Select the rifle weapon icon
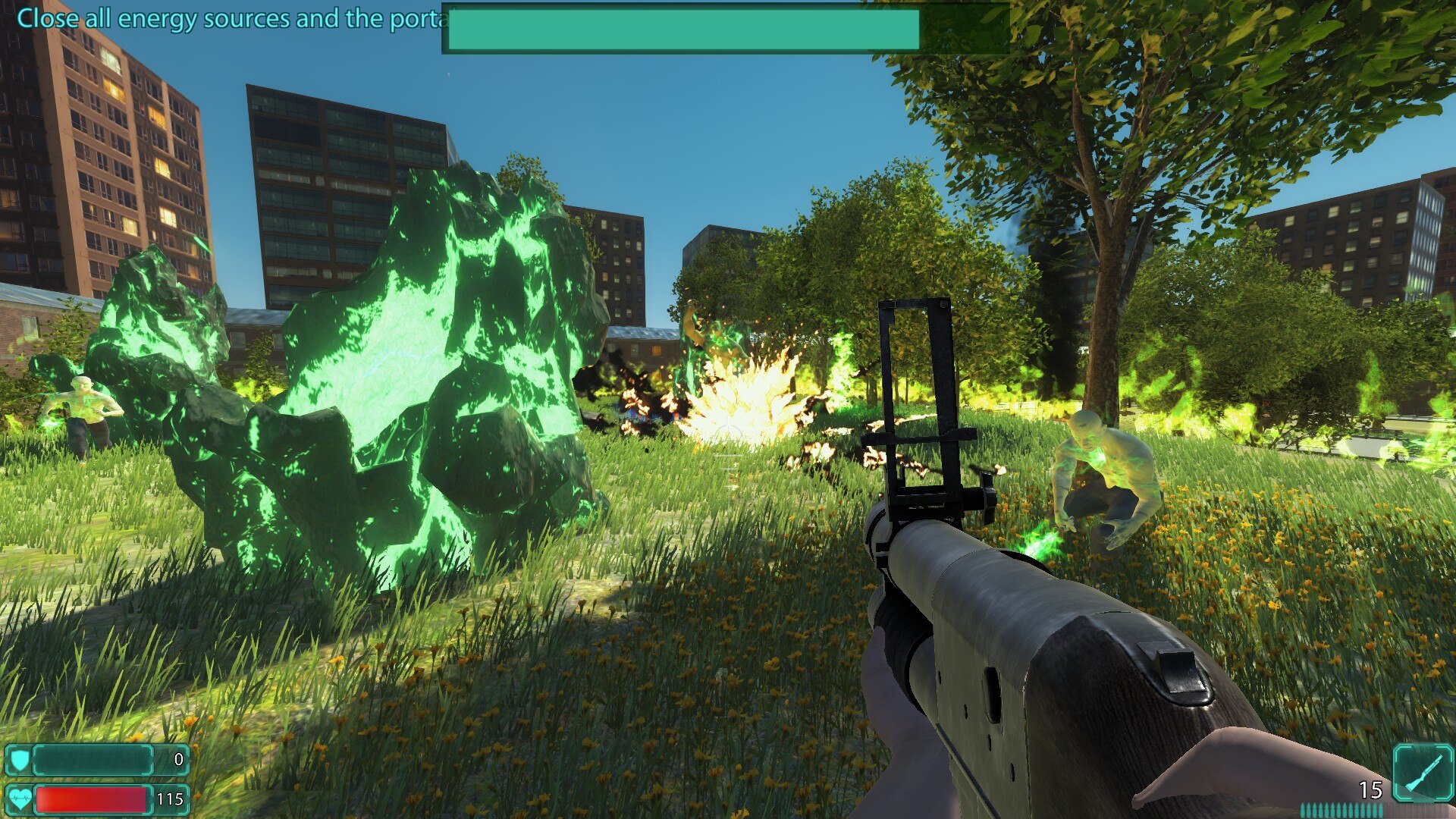The height and width of the screenshot is (819, 1456). (x=1423, y=772)
